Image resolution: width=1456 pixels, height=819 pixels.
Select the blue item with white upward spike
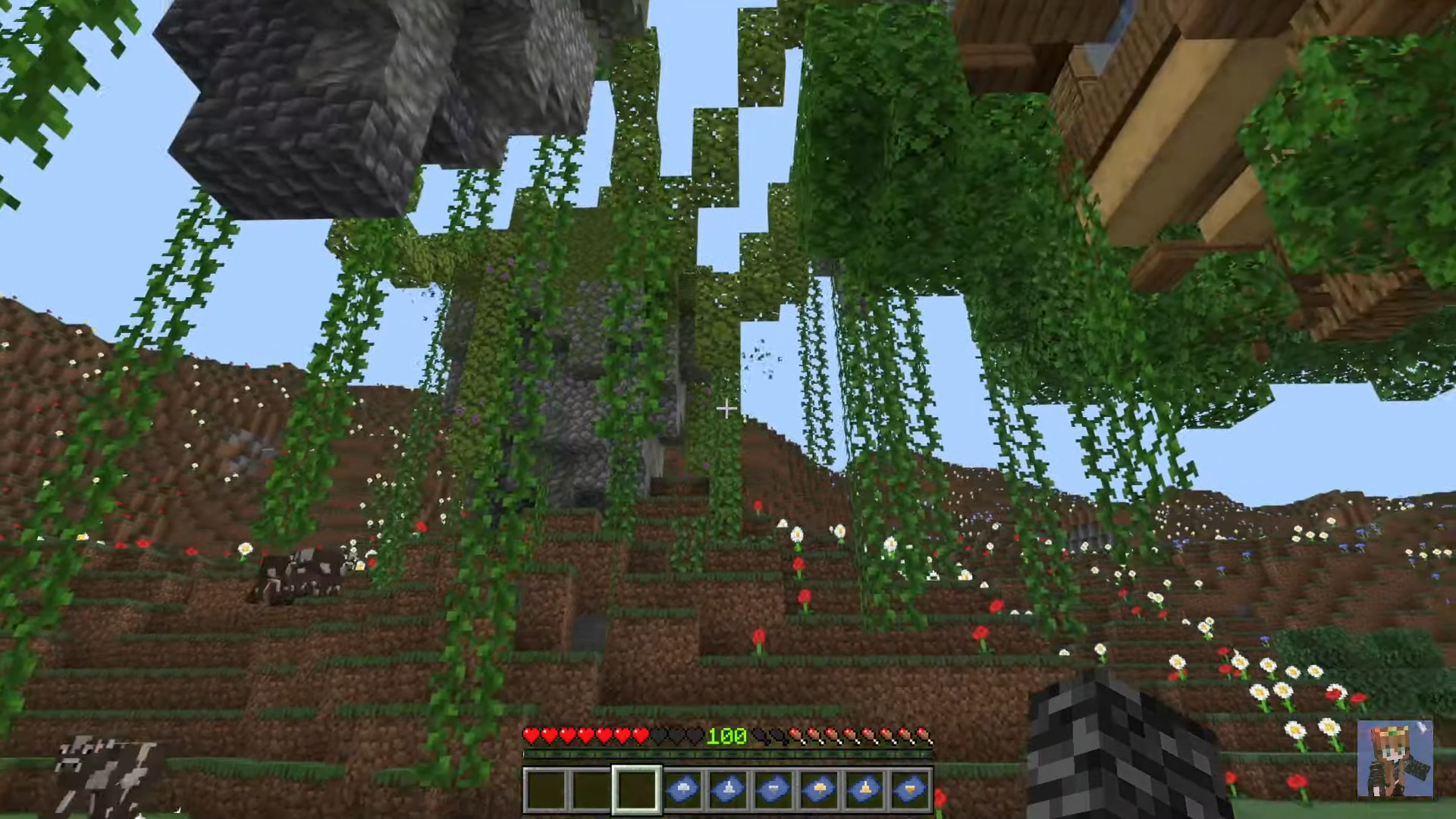pyautogui.click(x=727, y=789)
